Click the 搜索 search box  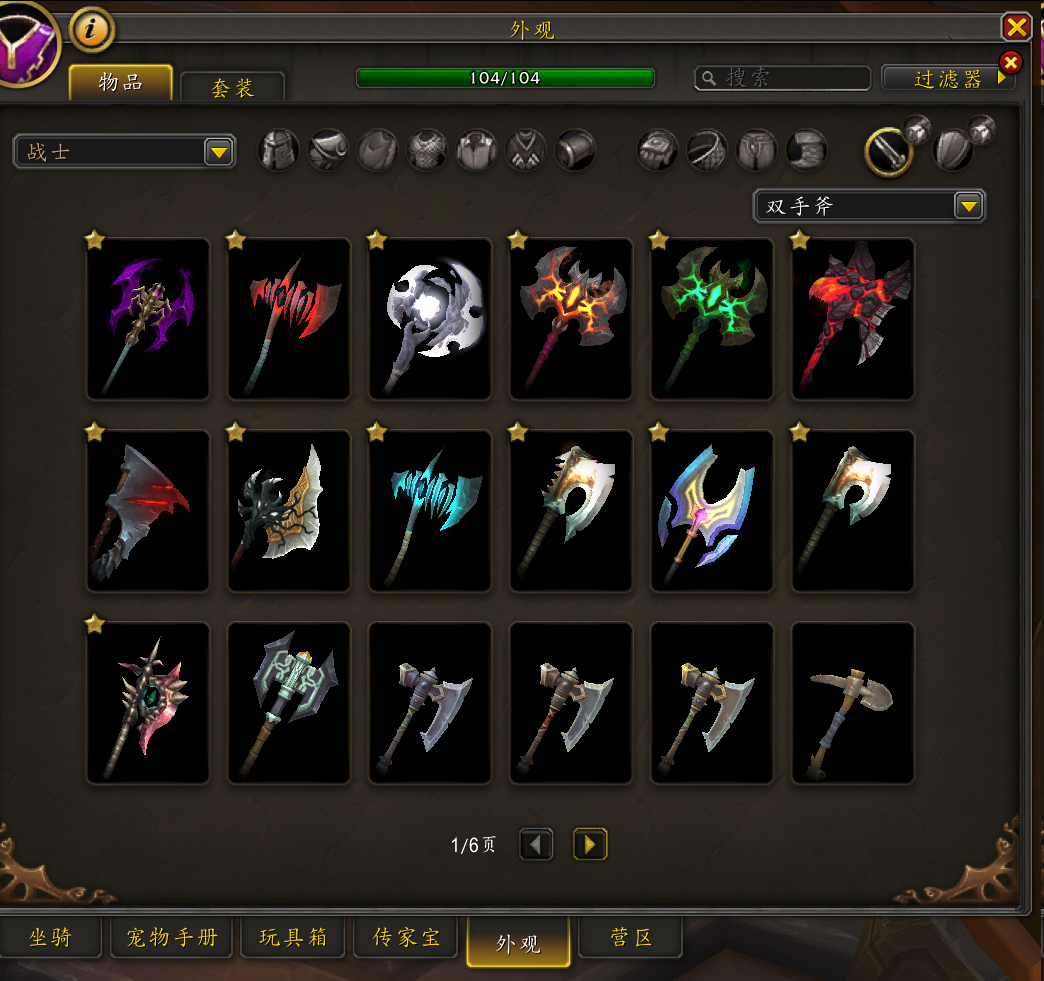tap(782, 78)
